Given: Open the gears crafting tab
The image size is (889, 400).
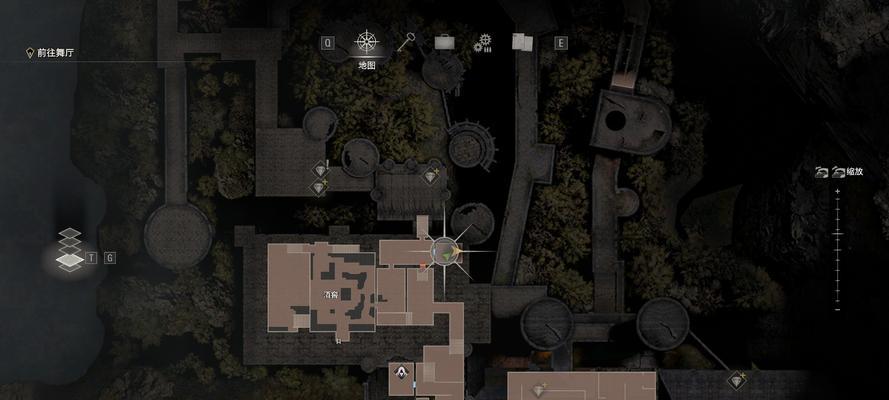Looking at the screenshot, I should (x=483, y=42).
